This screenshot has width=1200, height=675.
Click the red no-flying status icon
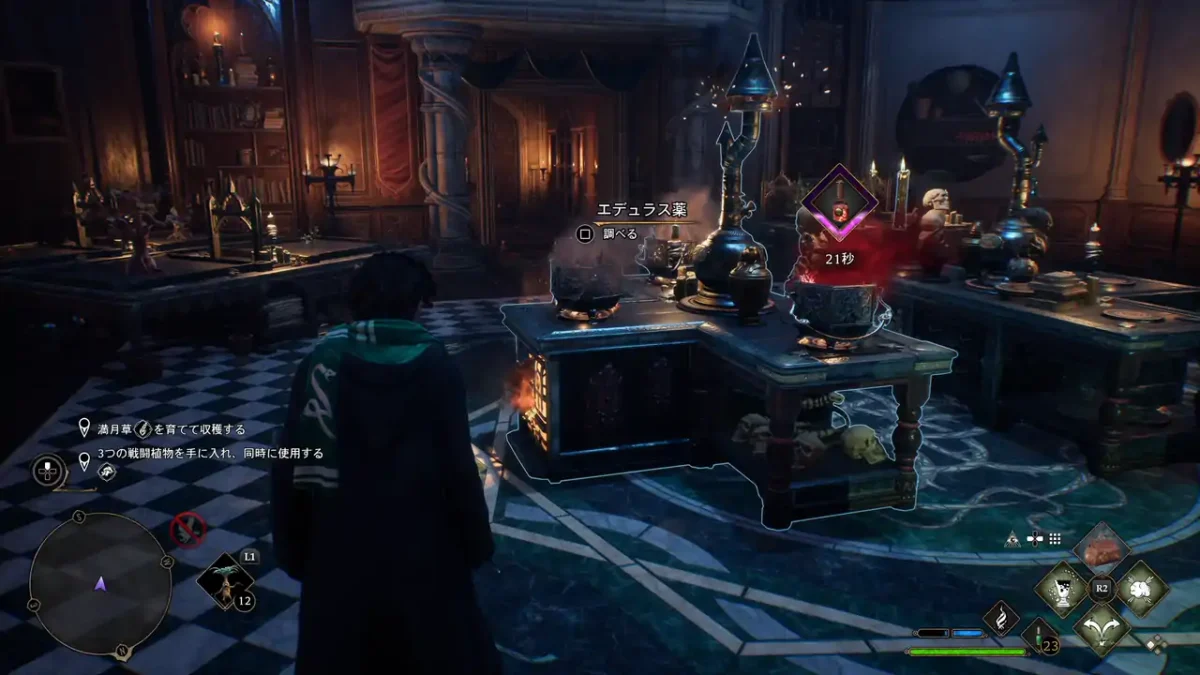(187, 529)
